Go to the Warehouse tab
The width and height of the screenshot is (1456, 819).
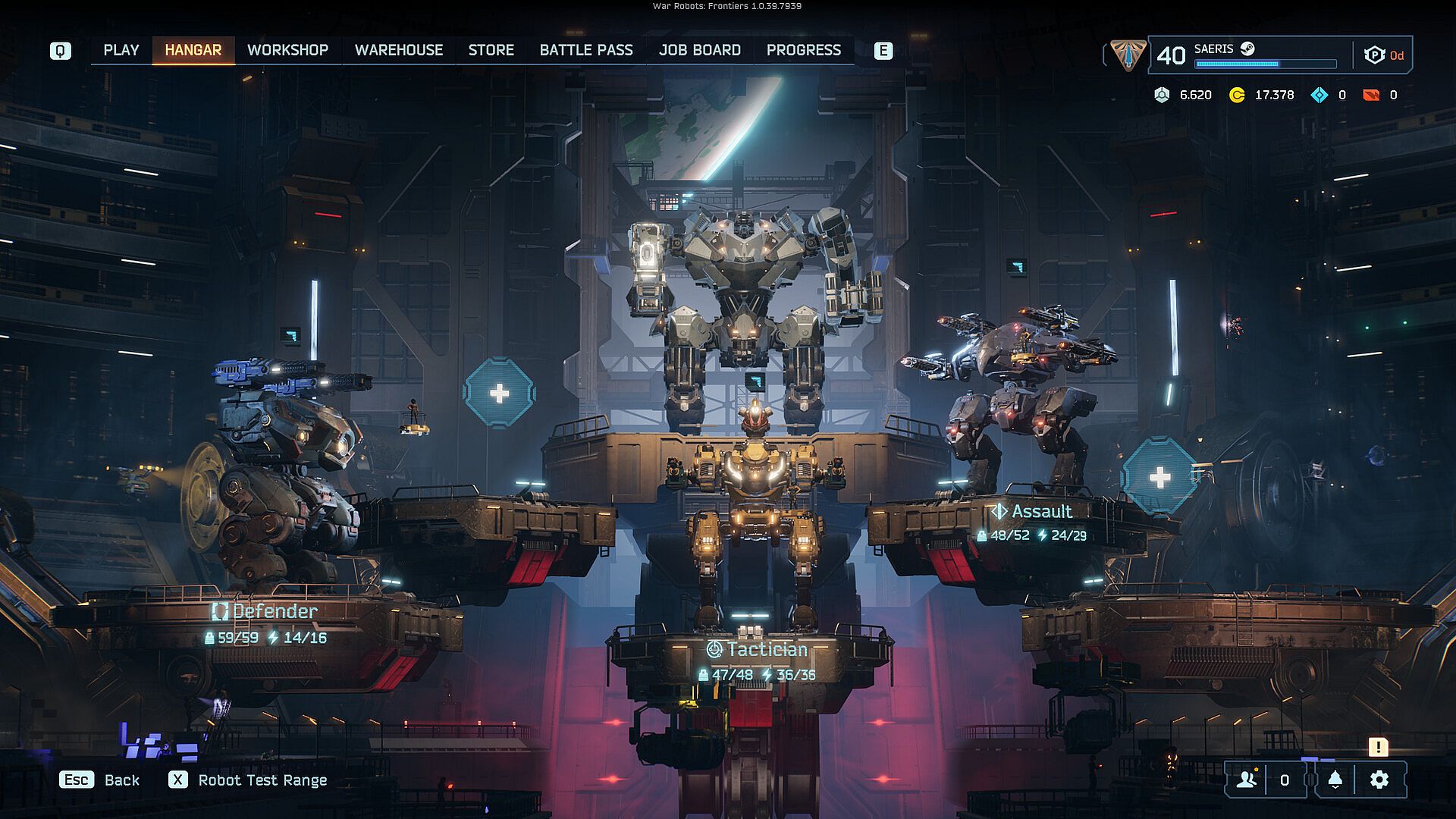[398, 50]
